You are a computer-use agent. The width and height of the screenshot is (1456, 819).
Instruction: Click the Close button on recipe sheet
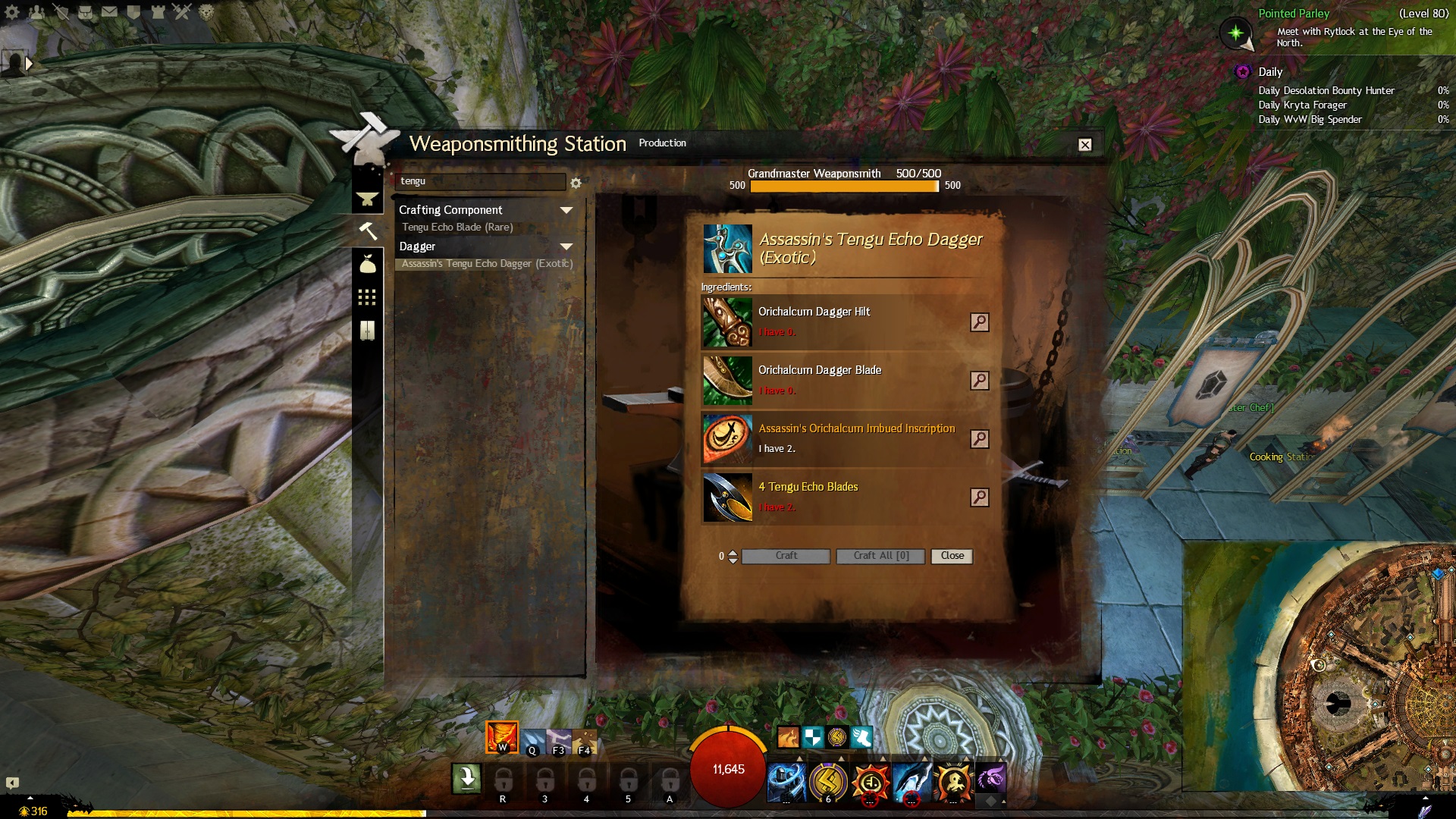point(952,556)
